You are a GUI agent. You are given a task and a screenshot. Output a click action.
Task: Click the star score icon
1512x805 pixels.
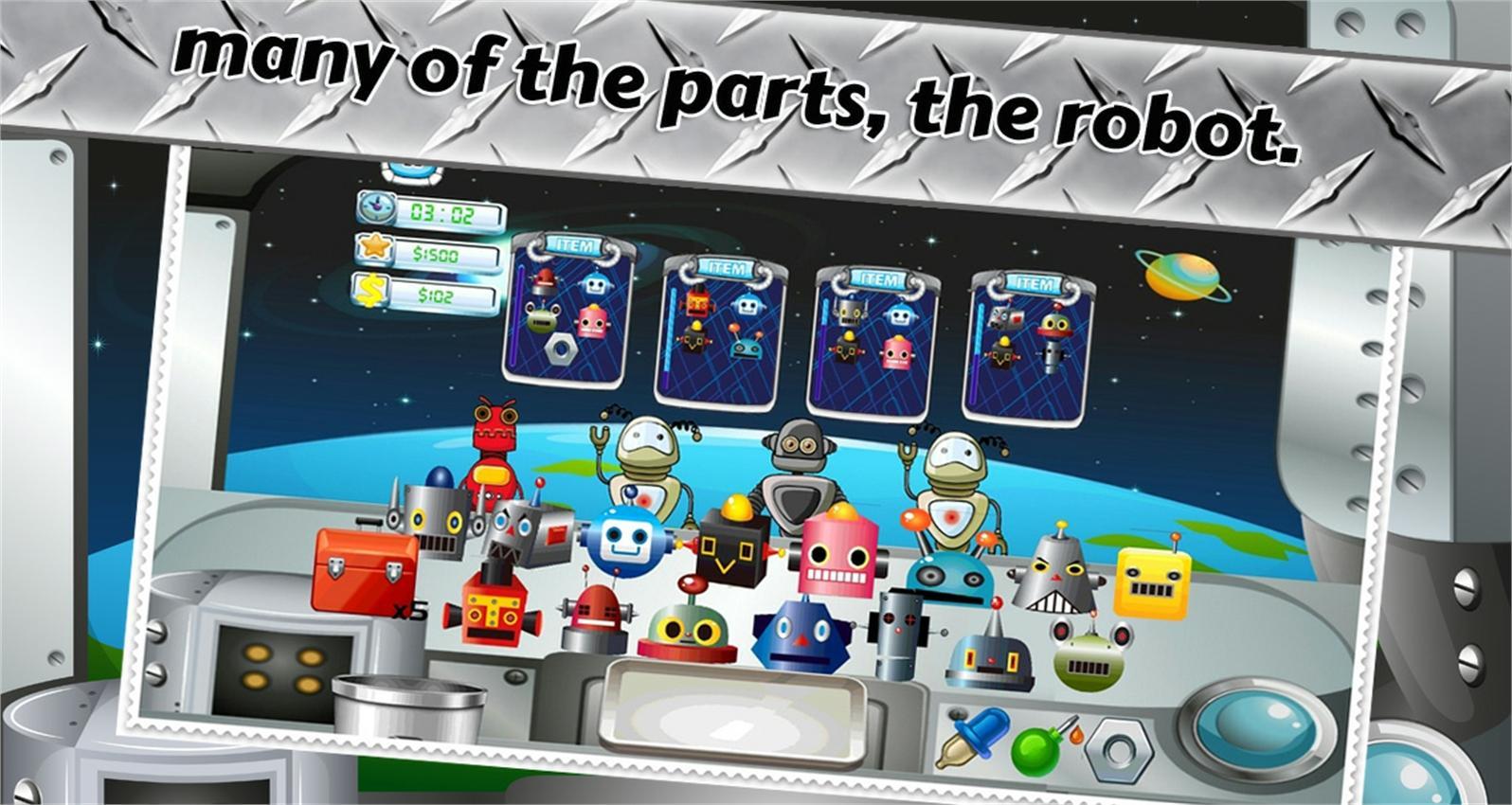coord(375,249)
